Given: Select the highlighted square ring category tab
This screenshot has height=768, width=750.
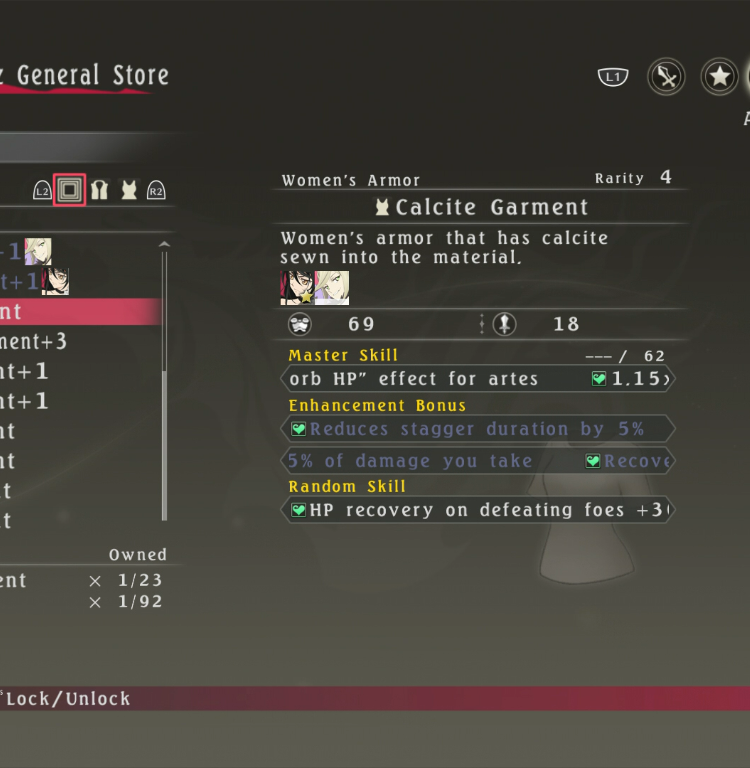Looking at the screenshot, I should coord(69,190).
